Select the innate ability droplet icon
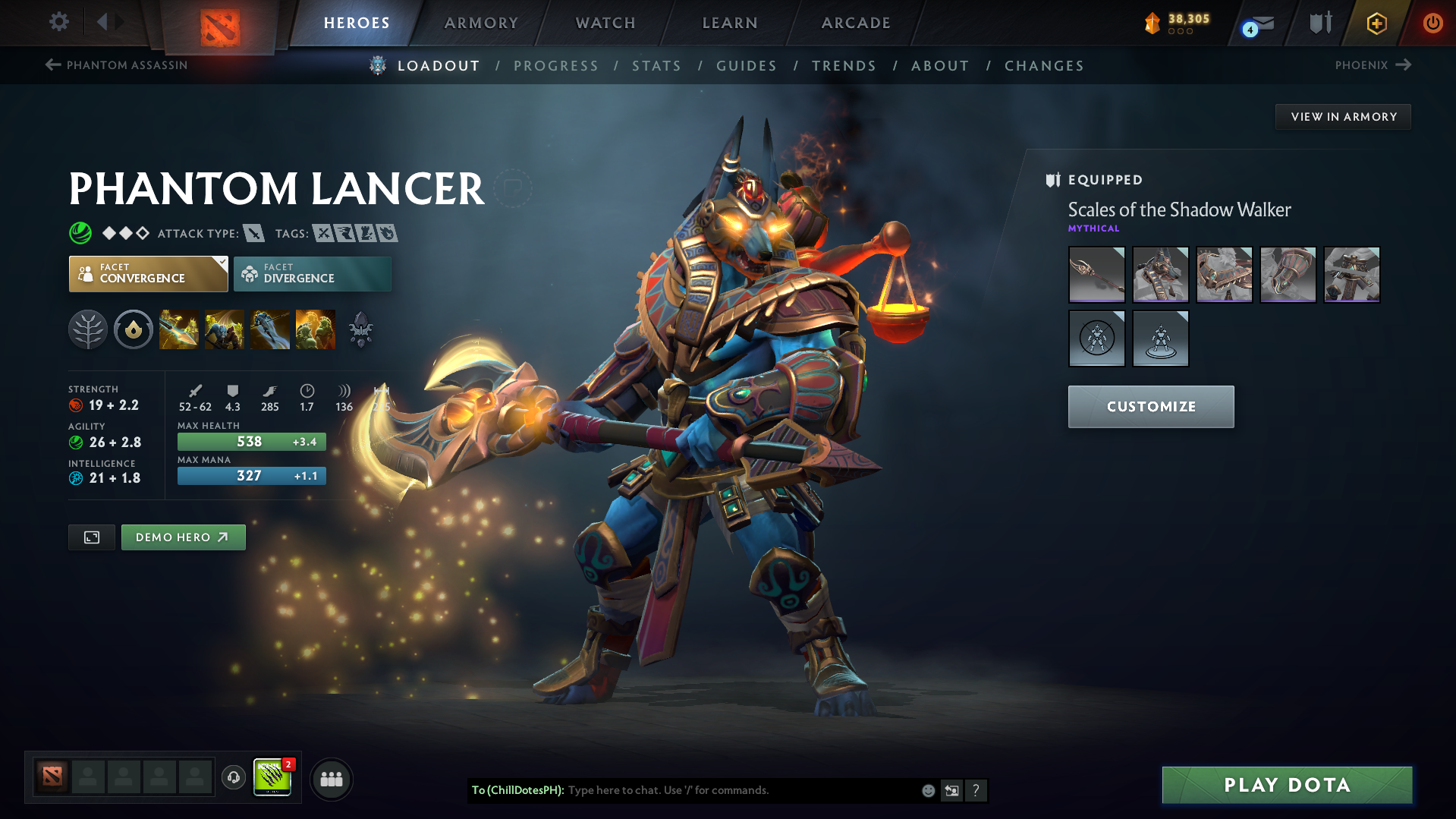1456x819 pixels. click(134, 329)
